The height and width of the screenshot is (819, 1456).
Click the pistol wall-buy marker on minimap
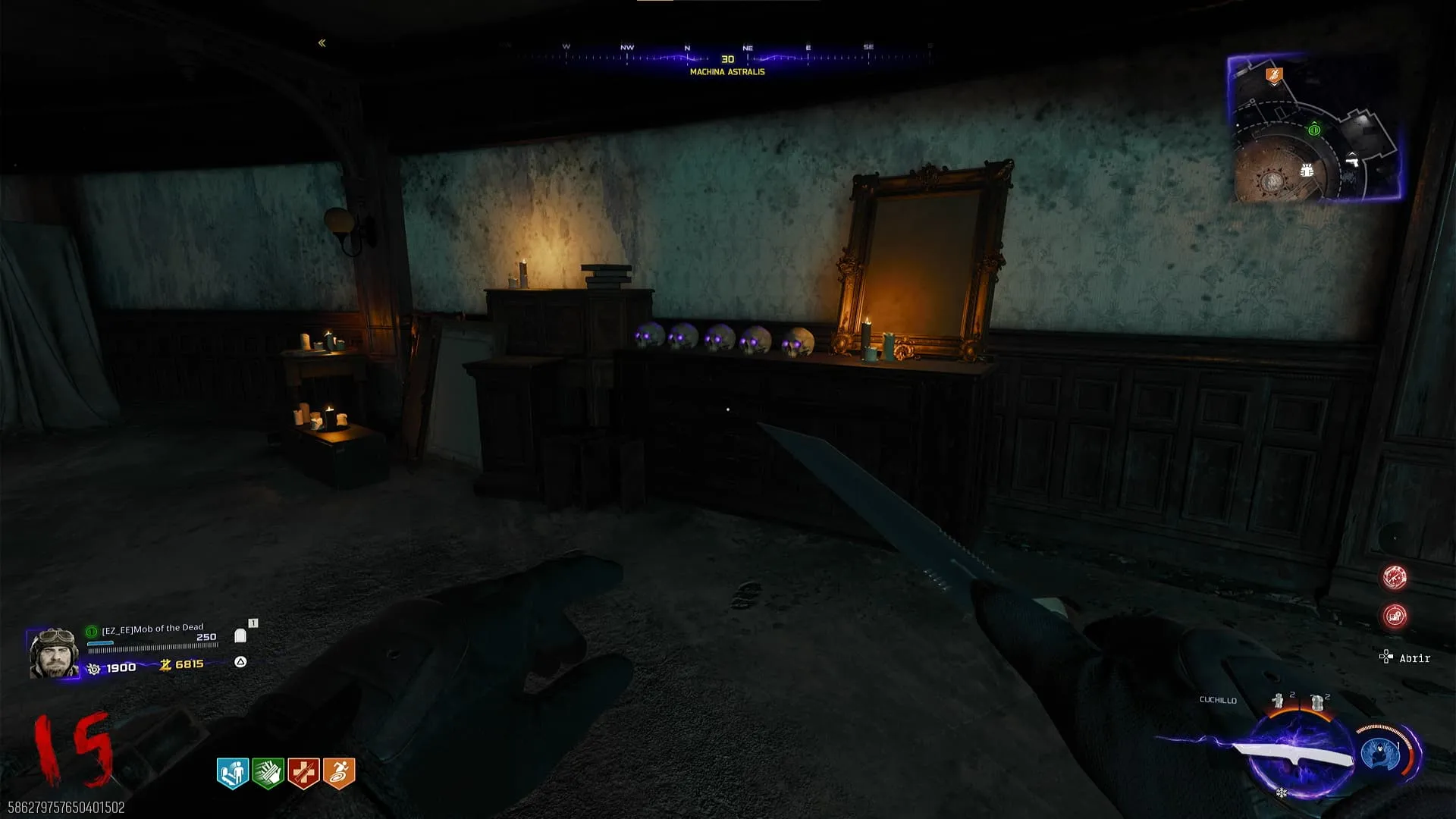click(1351, 159)
